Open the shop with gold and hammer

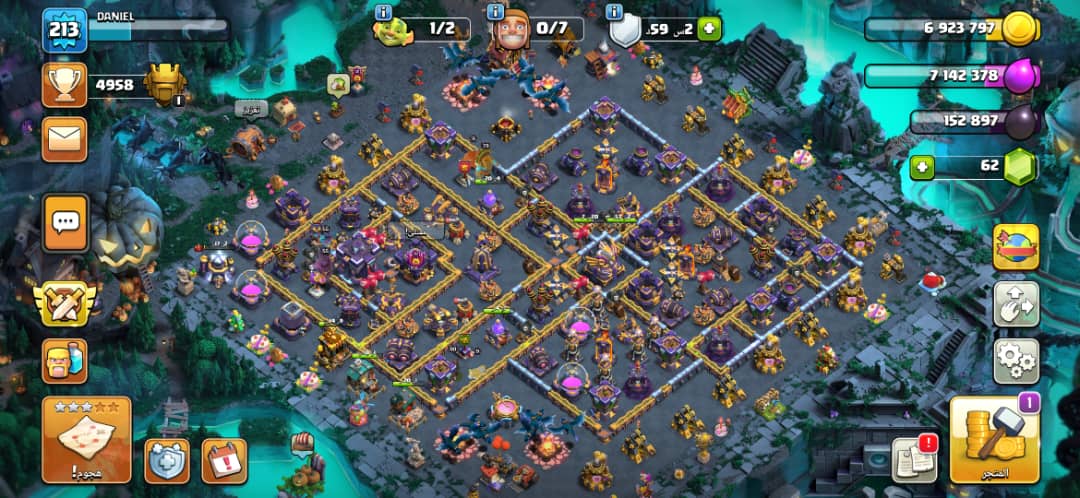click(993, 440)
